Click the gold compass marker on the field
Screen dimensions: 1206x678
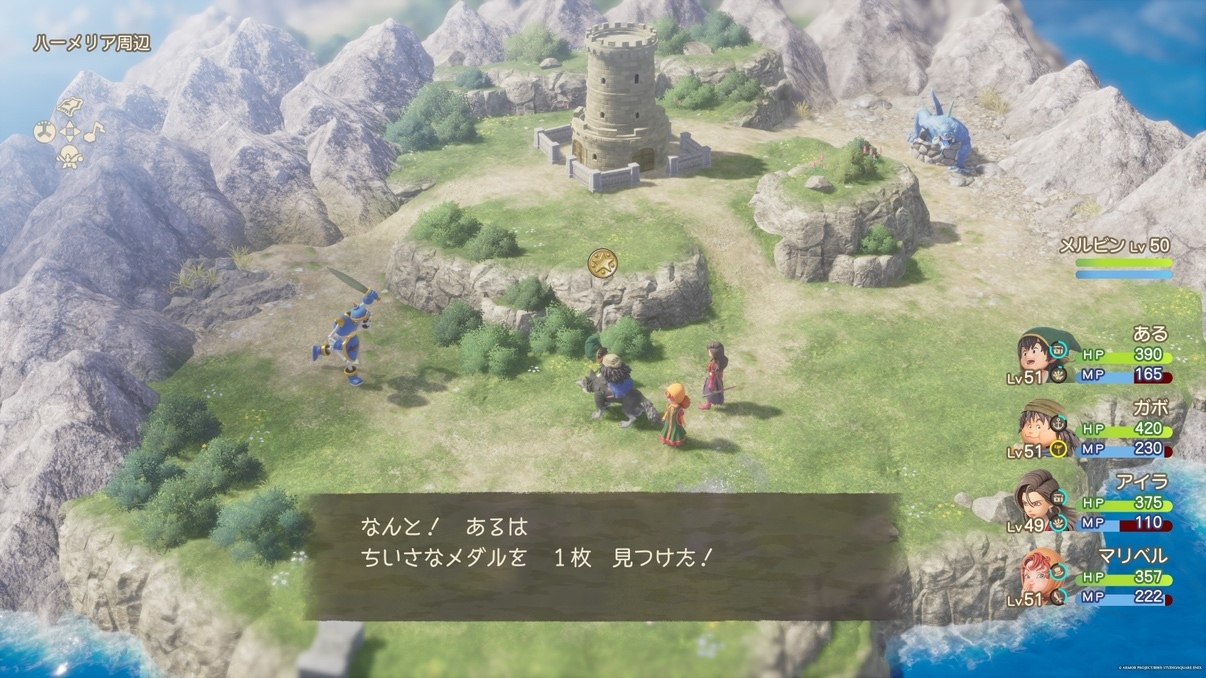coord(602,263)
